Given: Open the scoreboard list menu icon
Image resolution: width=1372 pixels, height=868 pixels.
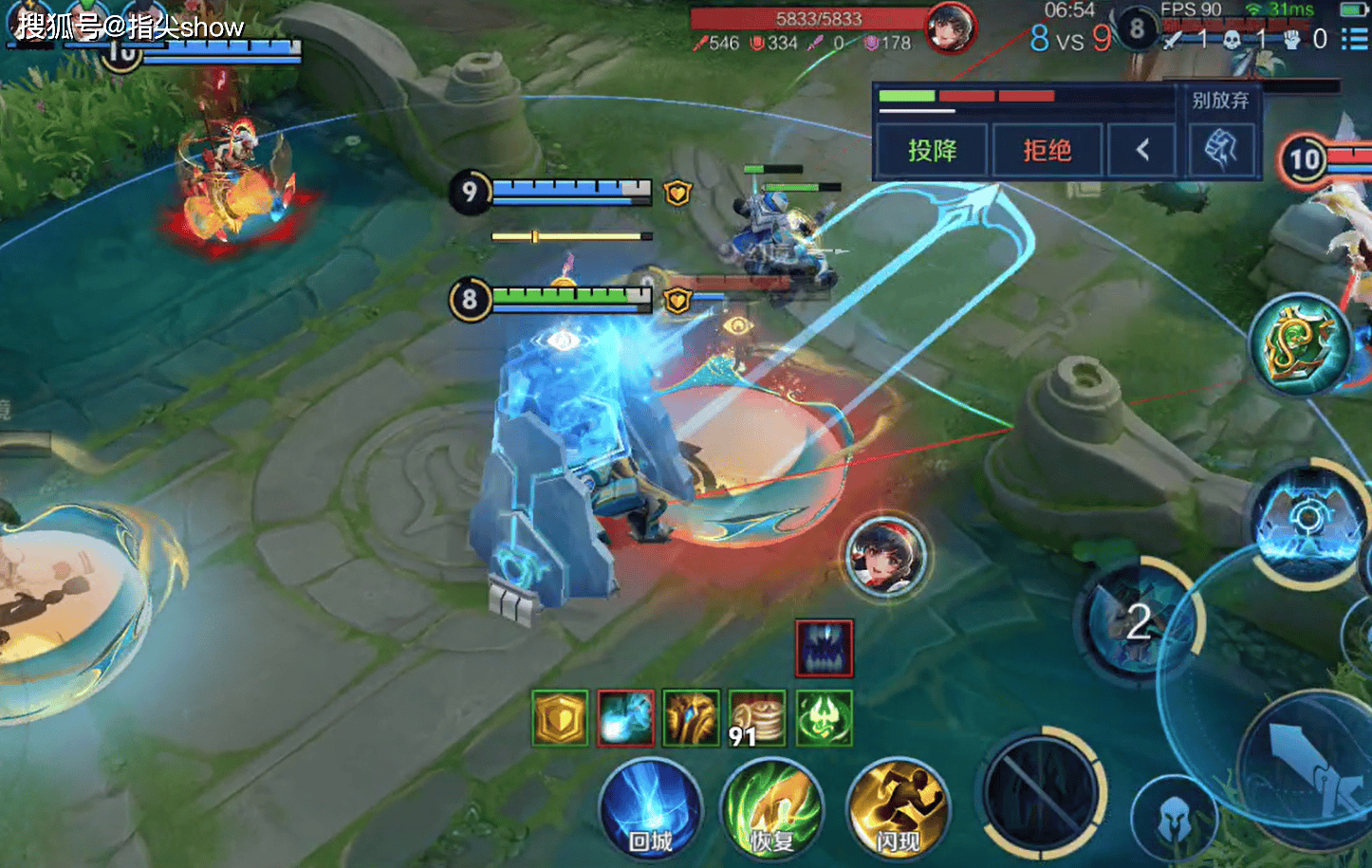Looking at the screenshot, I should click(1355, 39).
